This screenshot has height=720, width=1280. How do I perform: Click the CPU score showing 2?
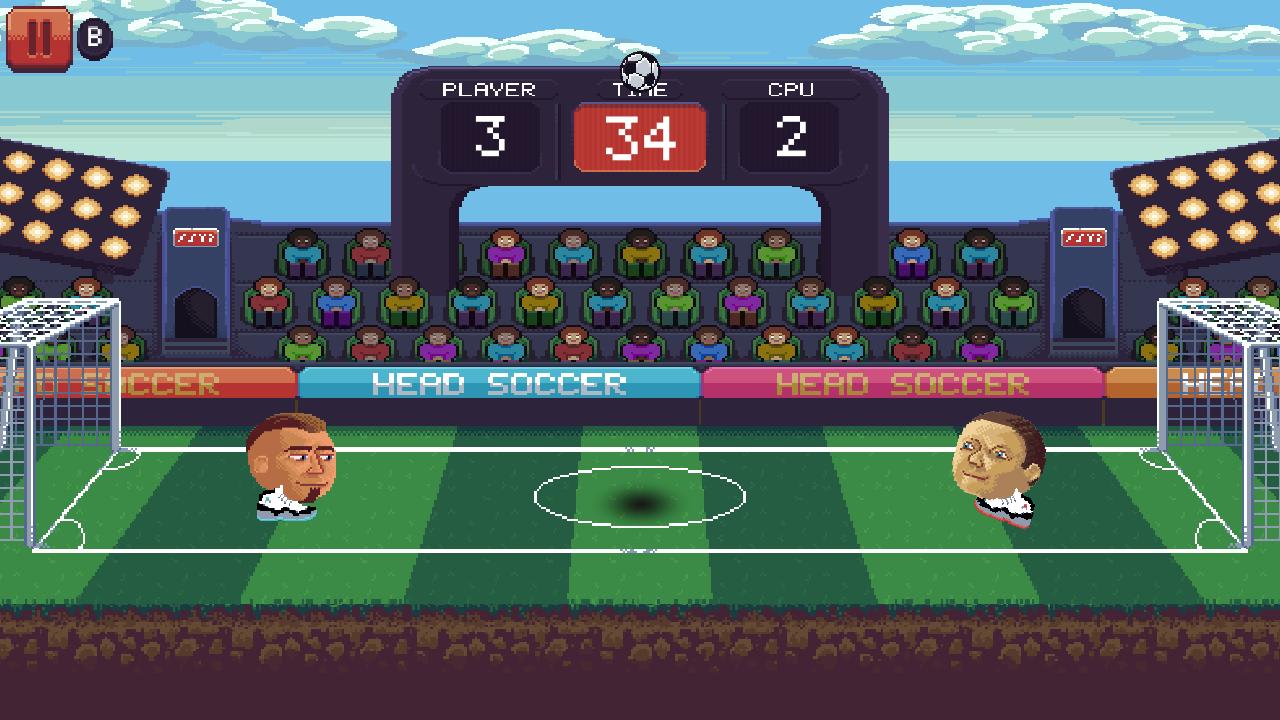click(x=791, y=137)
